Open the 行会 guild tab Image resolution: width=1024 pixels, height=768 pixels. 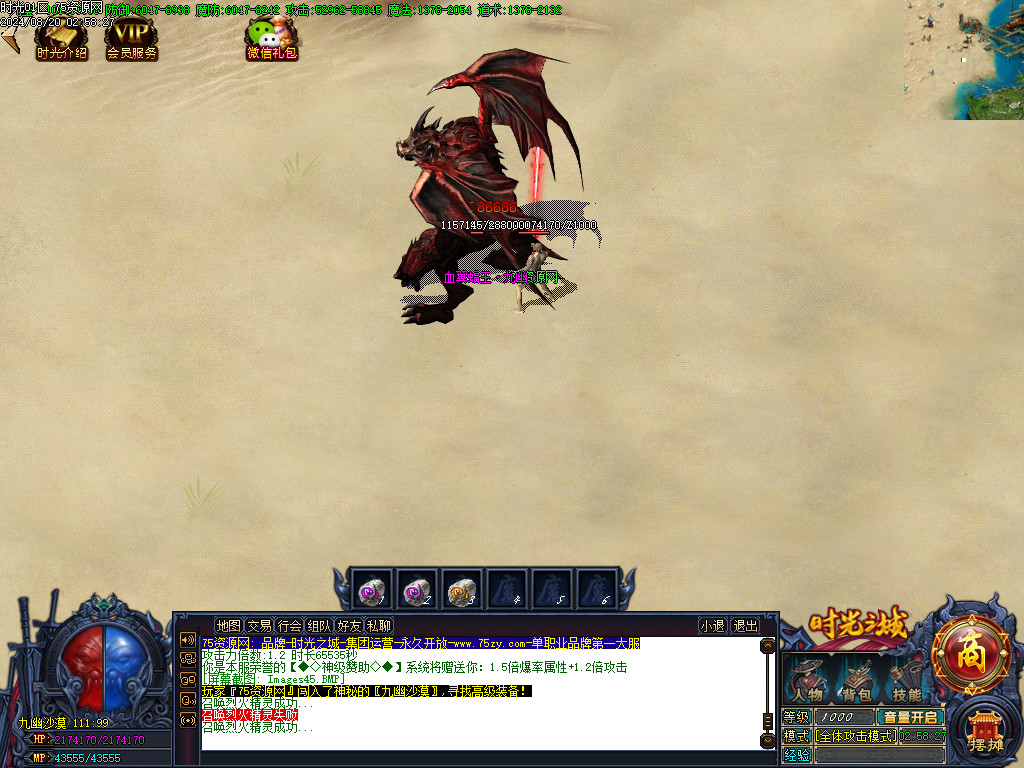290,626
